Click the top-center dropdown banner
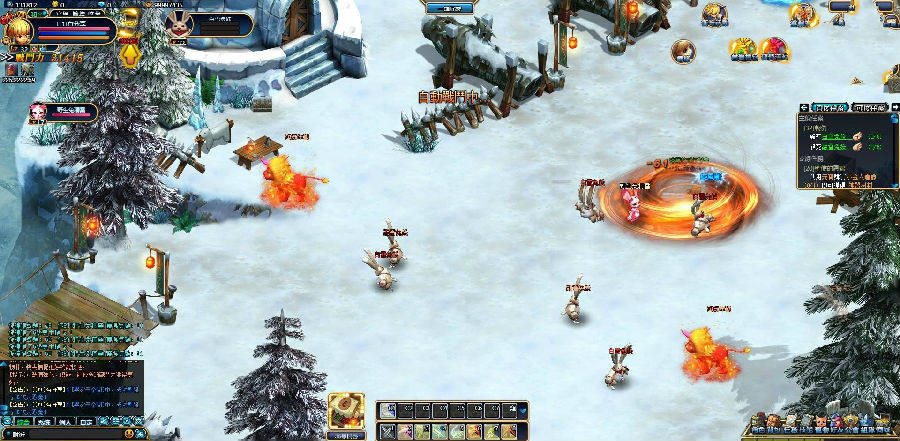 [x=449, y=8]
